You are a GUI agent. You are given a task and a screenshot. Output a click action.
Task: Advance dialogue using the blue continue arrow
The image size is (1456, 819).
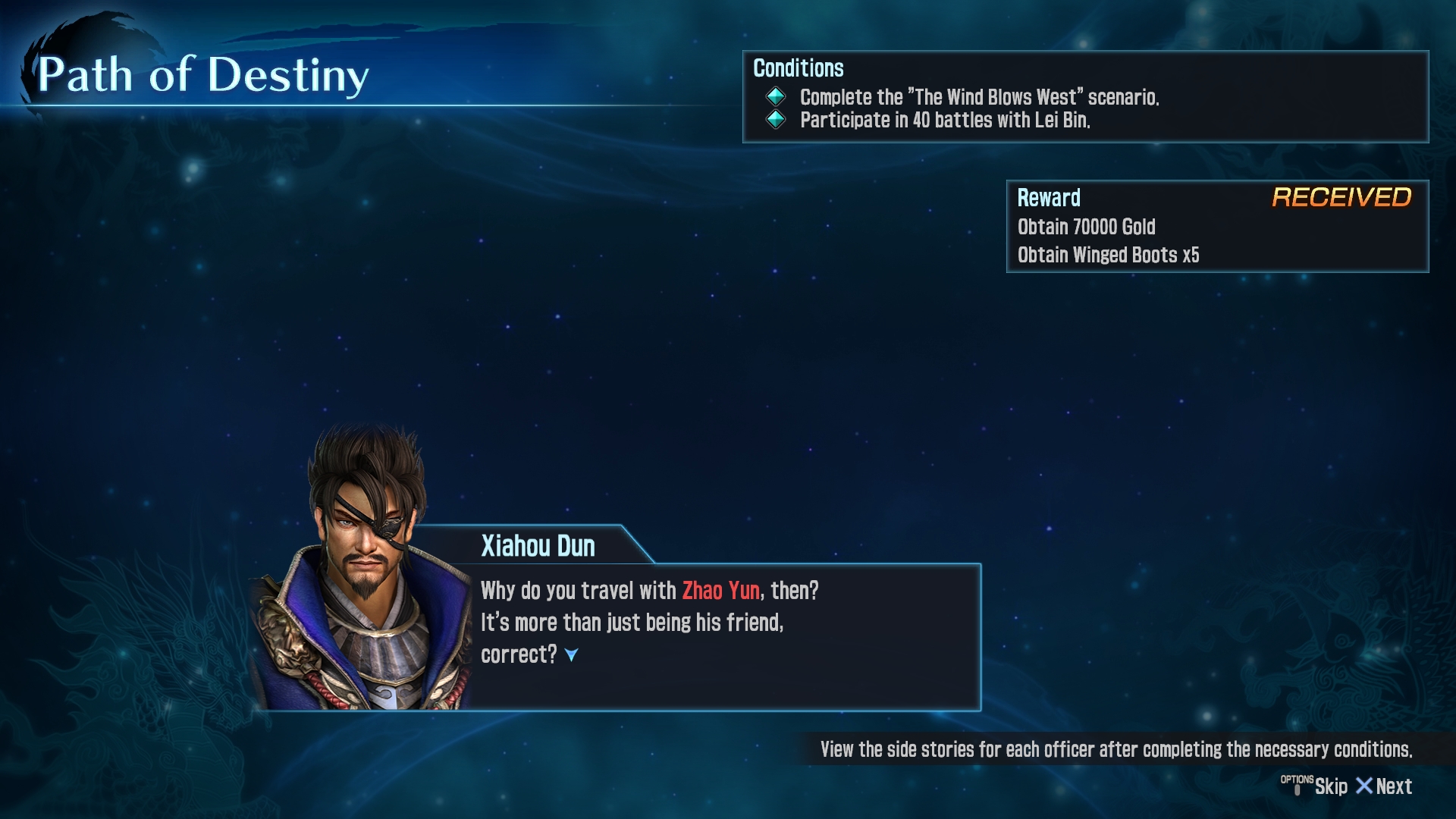(x=572, y=654)
